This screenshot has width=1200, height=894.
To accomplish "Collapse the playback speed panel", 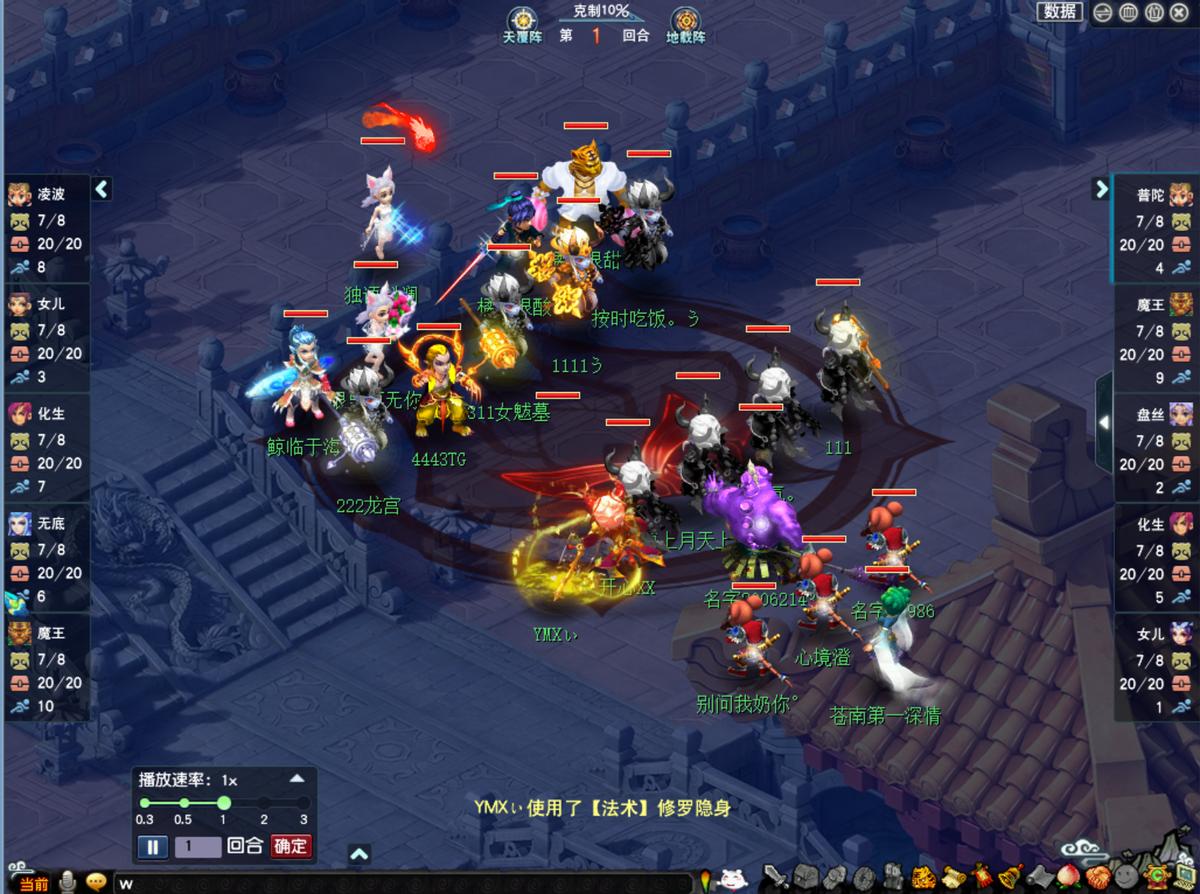I will tap(297, 779).
